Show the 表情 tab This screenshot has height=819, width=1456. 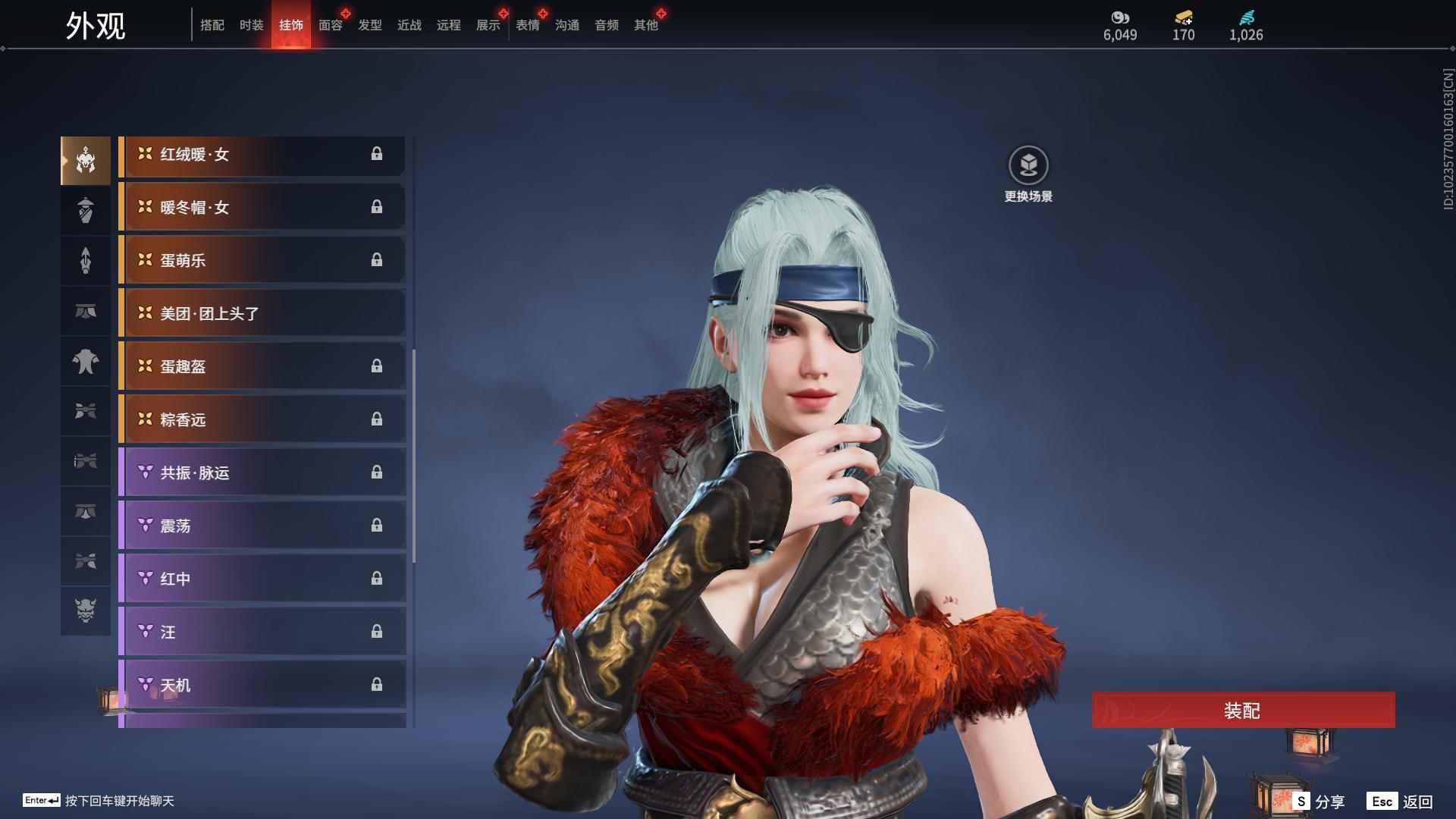pyautogui.click(x=527, y=25)
